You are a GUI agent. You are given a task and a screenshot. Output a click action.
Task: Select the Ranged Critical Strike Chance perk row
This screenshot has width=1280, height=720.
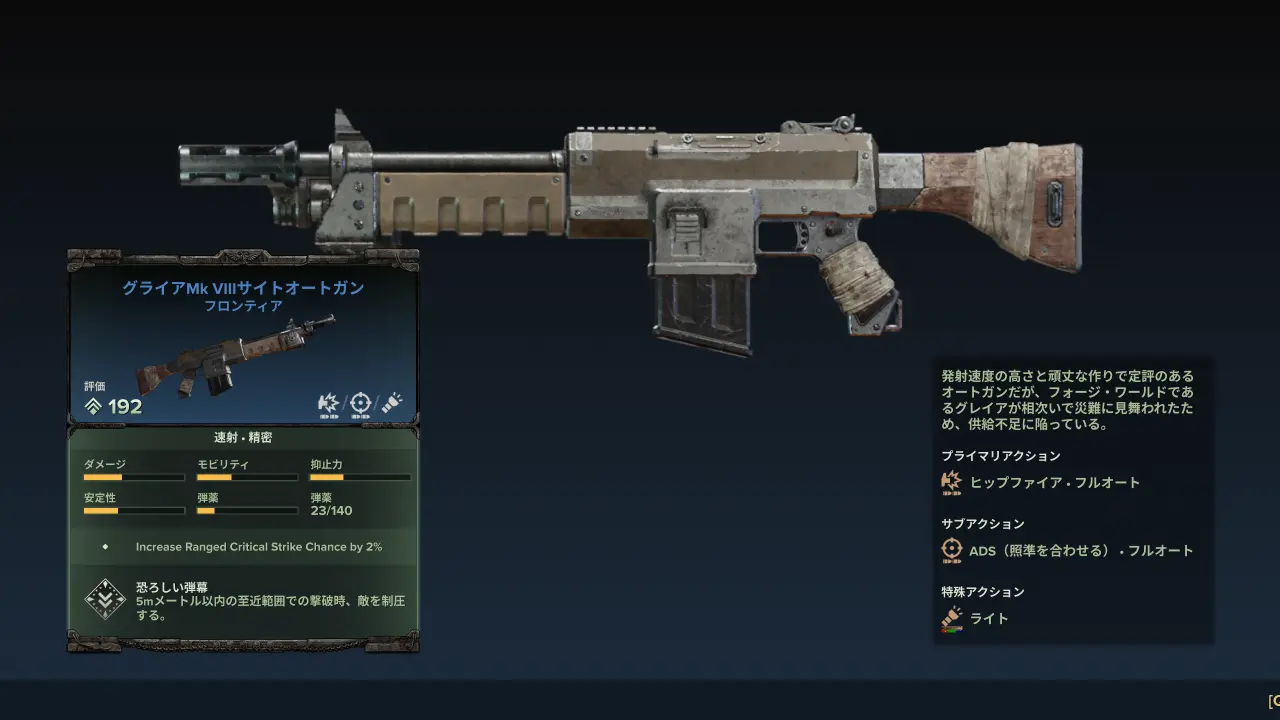coord(243,547)
